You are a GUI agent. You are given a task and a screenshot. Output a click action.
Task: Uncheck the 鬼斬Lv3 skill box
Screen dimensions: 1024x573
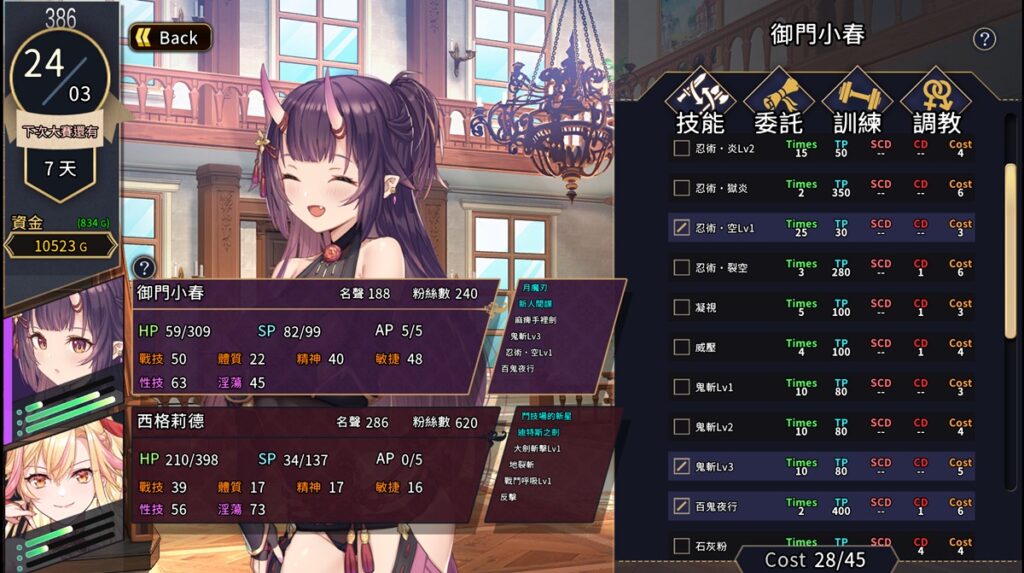[682, 466]
